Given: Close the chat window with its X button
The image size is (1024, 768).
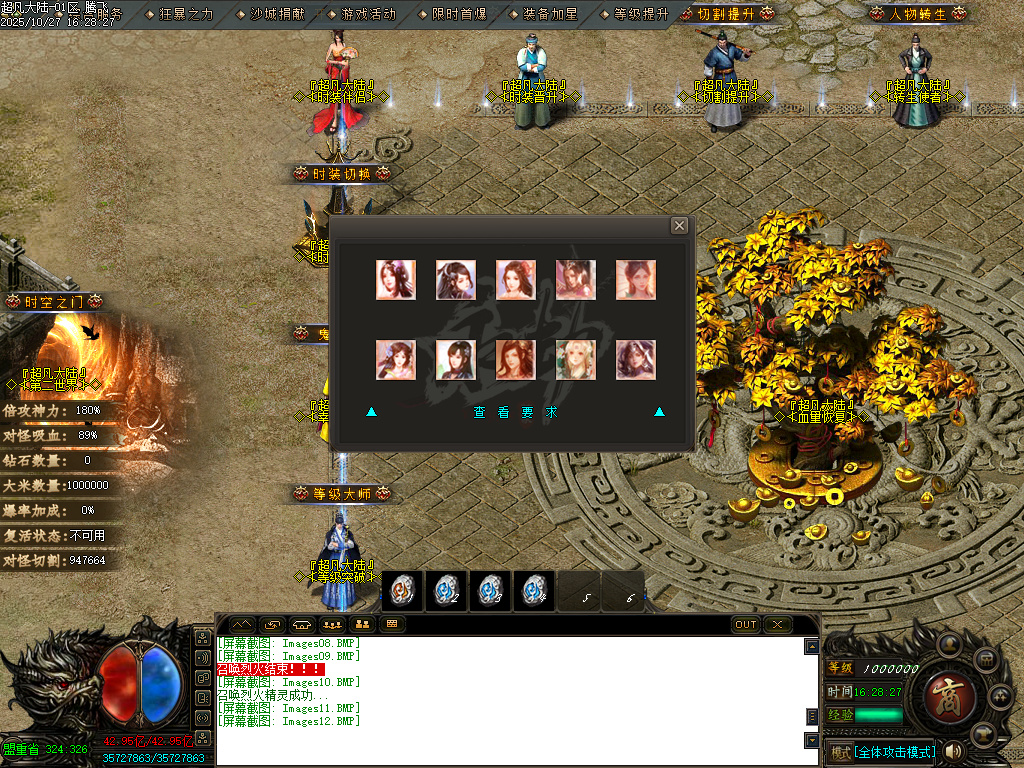Looking at the screenshot, I should [x=777, y=625].
